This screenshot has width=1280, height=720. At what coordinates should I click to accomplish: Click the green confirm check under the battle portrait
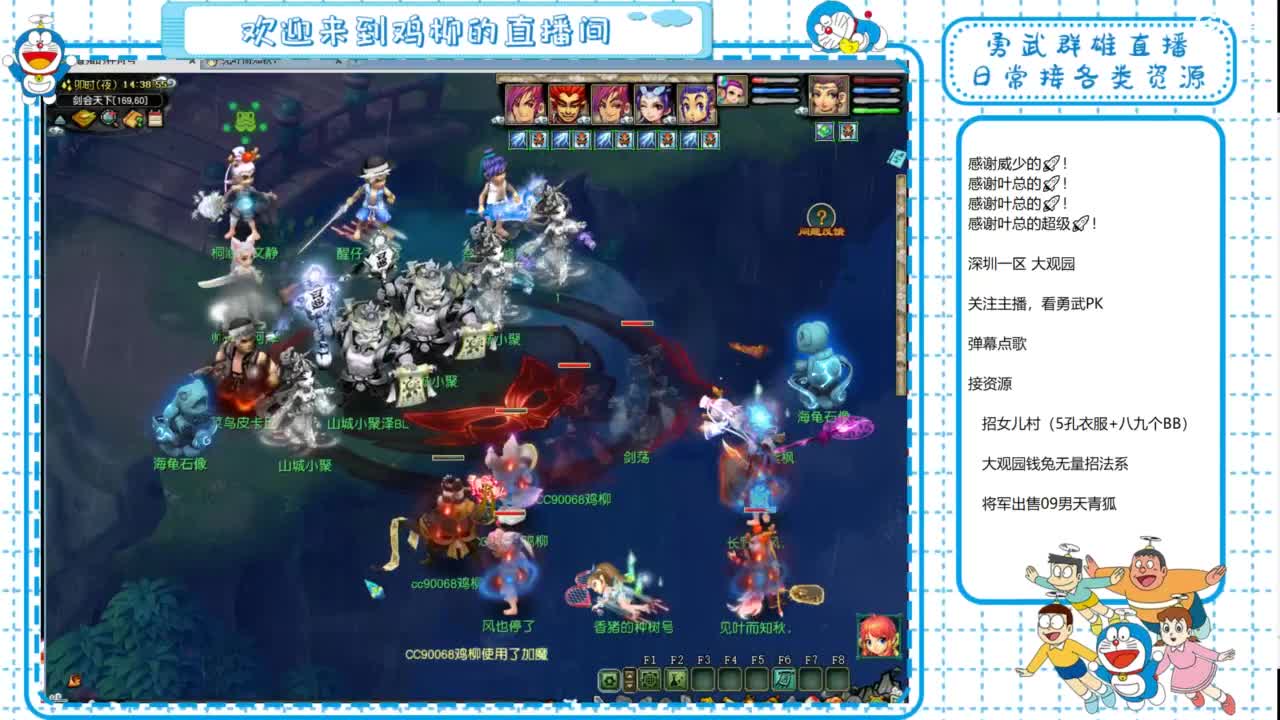824,131
